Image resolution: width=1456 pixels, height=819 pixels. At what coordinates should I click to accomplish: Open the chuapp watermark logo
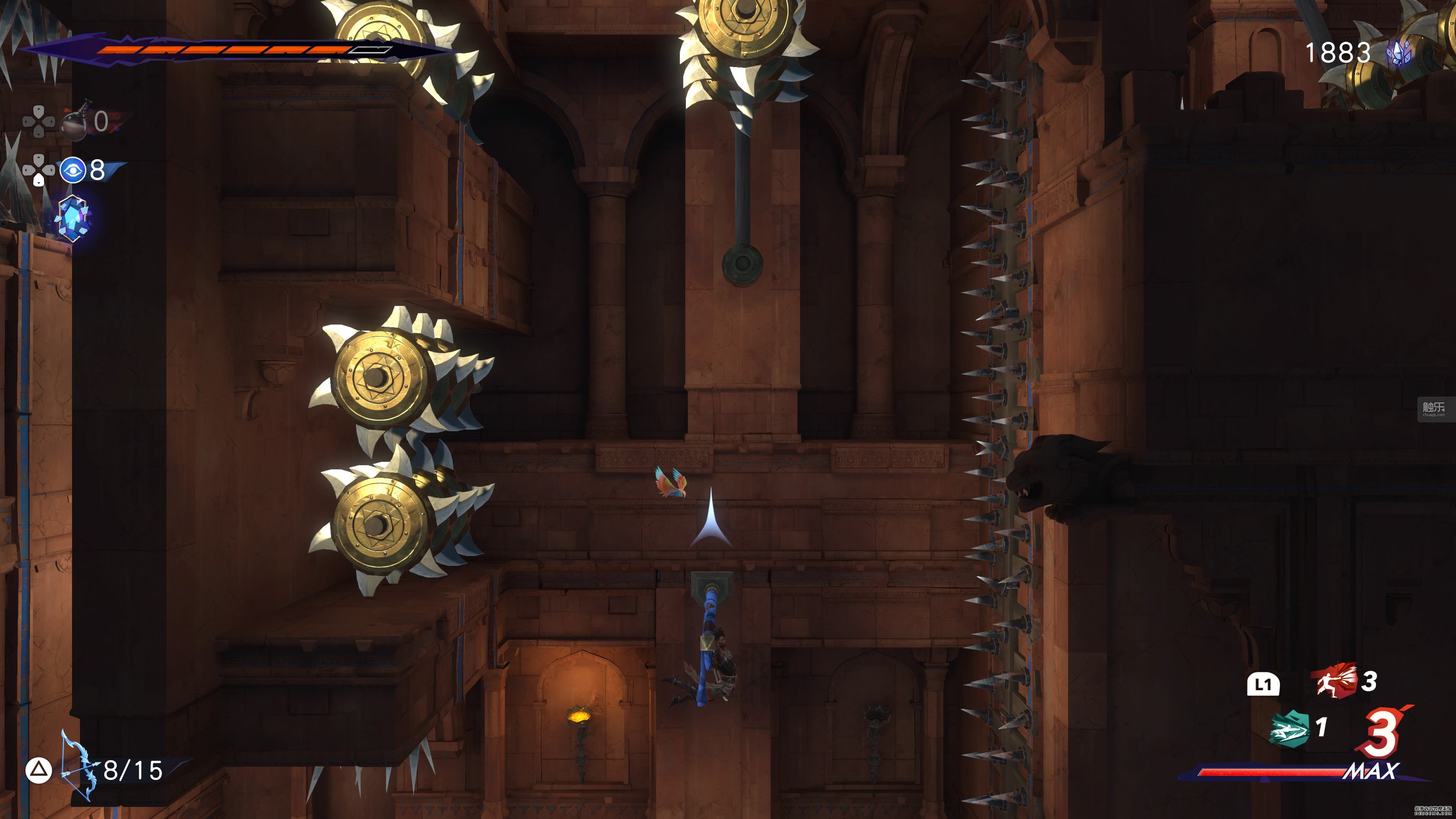[1433, 409]
